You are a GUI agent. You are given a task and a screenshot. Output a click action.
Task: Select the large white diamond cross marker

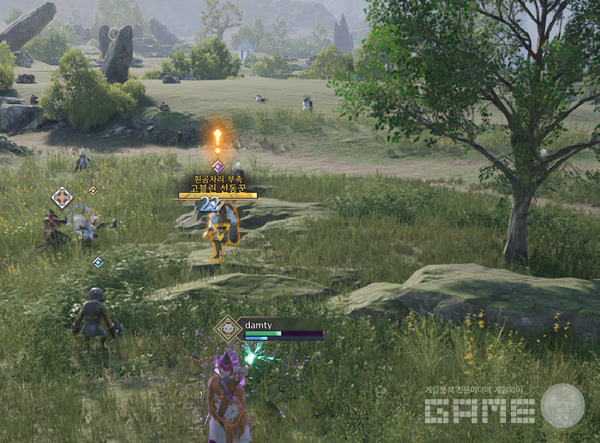click(62, 197)
